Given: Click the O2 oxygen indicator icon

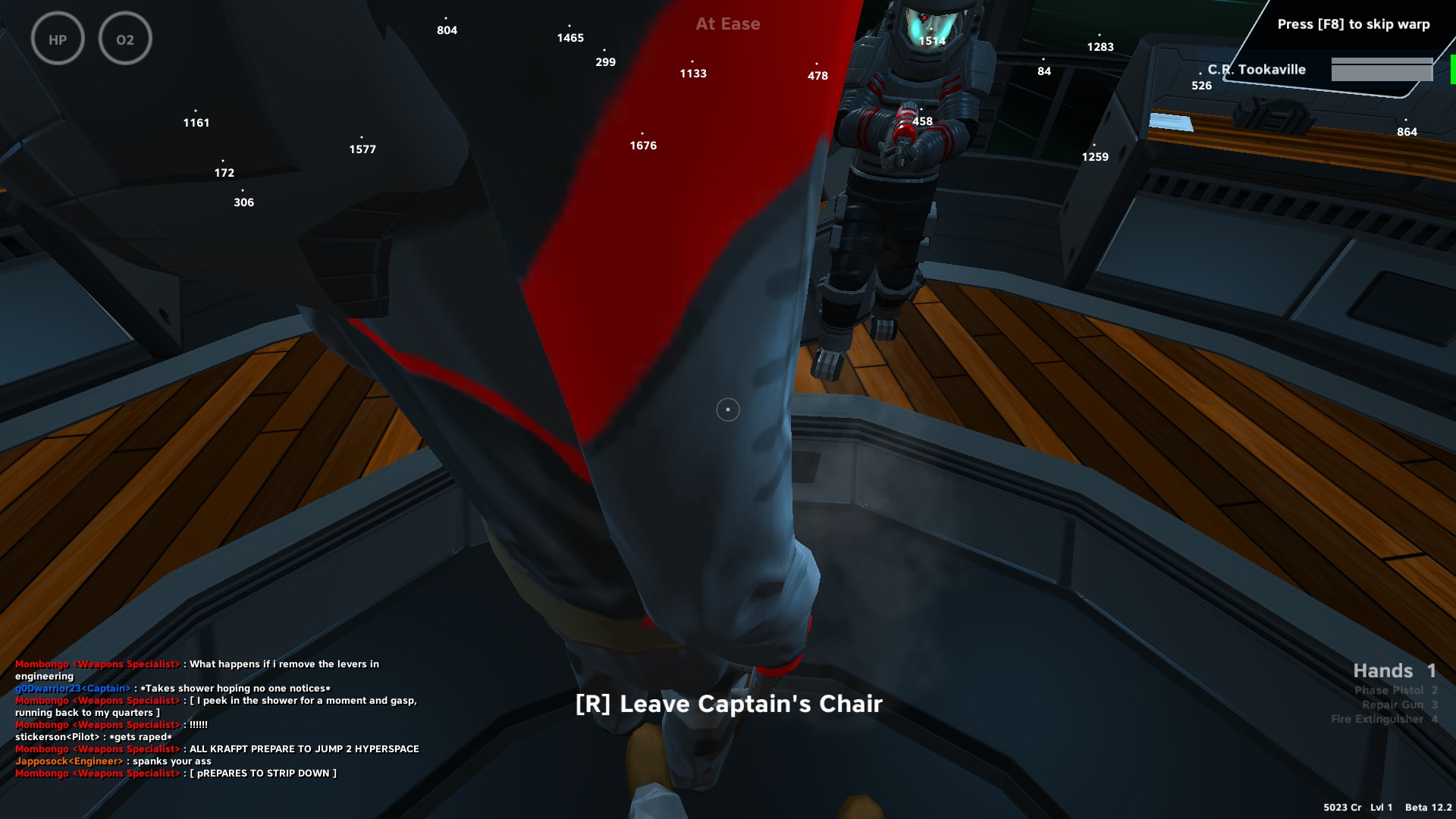Looking at the screenshot, I should 126,39.
